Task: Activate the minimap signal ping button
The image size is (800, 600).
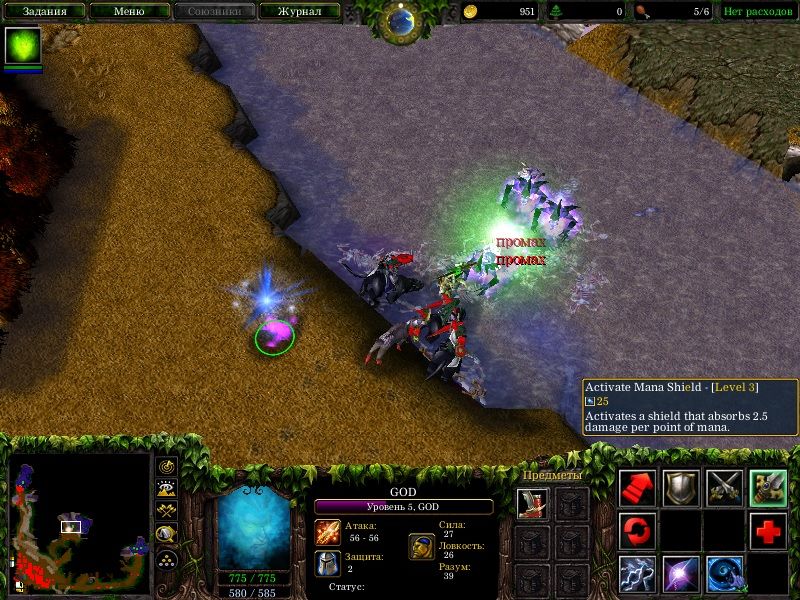Action: point(166,466)
